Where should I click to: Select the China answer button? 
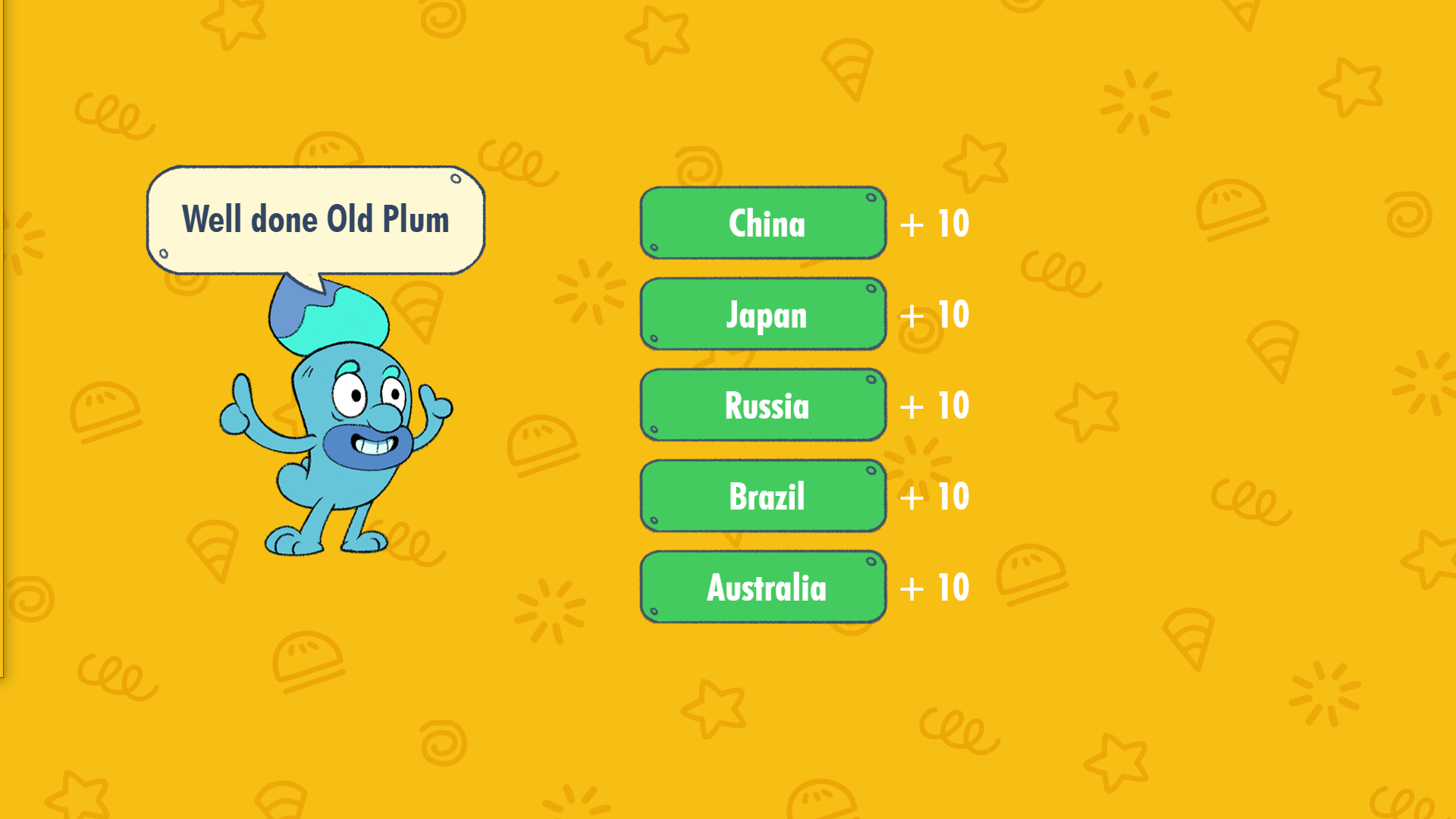tap(763, 223)
